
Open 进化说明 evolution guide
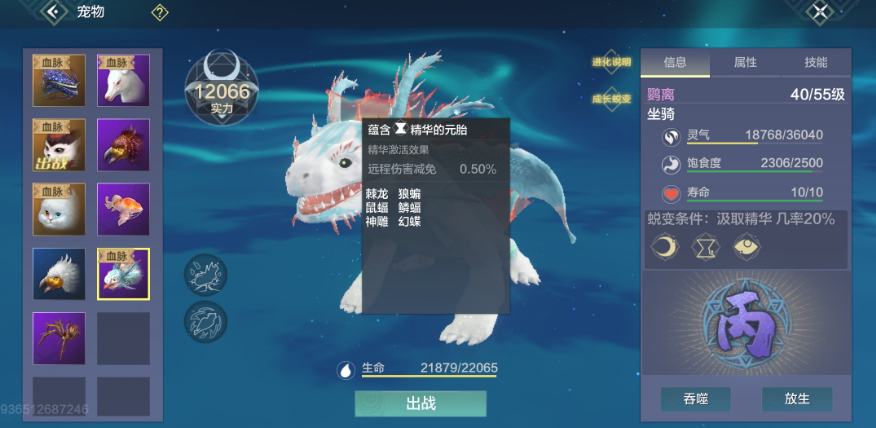[x=612, y=62]
